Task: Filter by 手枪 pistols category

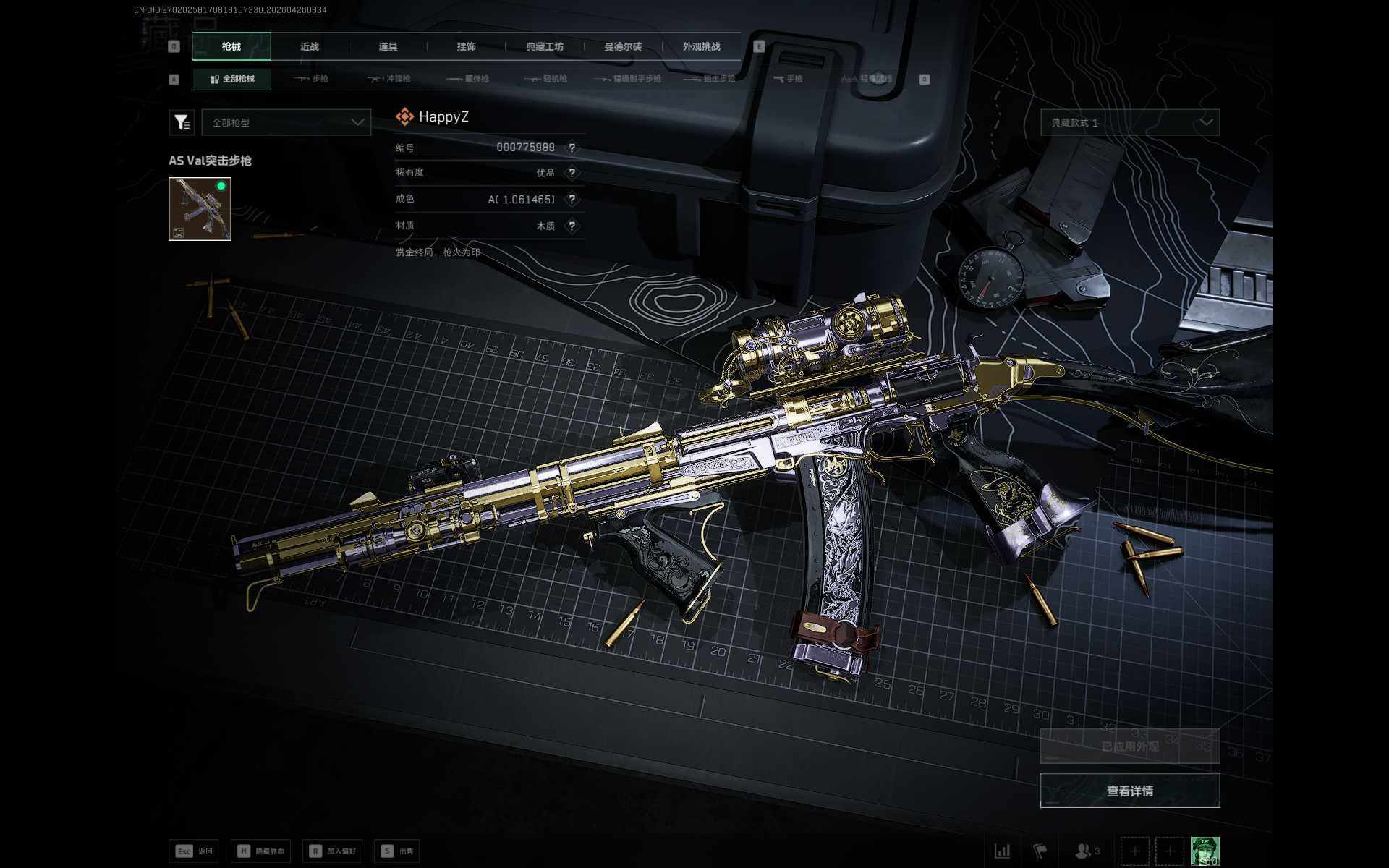Action: (788, 79)
